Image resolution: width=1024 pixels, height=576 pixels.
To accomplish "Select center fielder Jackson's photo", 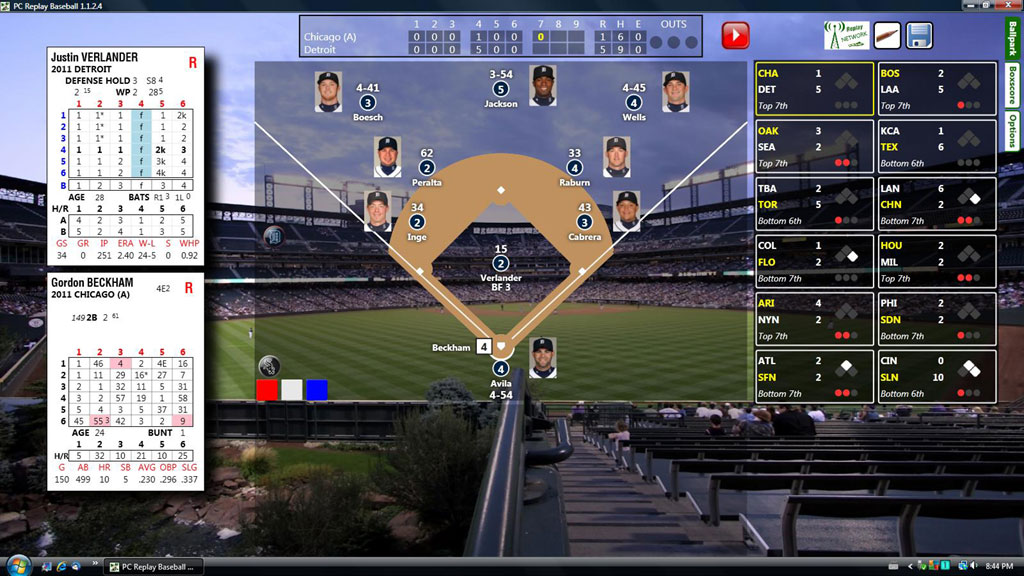I will coord(542,84).
